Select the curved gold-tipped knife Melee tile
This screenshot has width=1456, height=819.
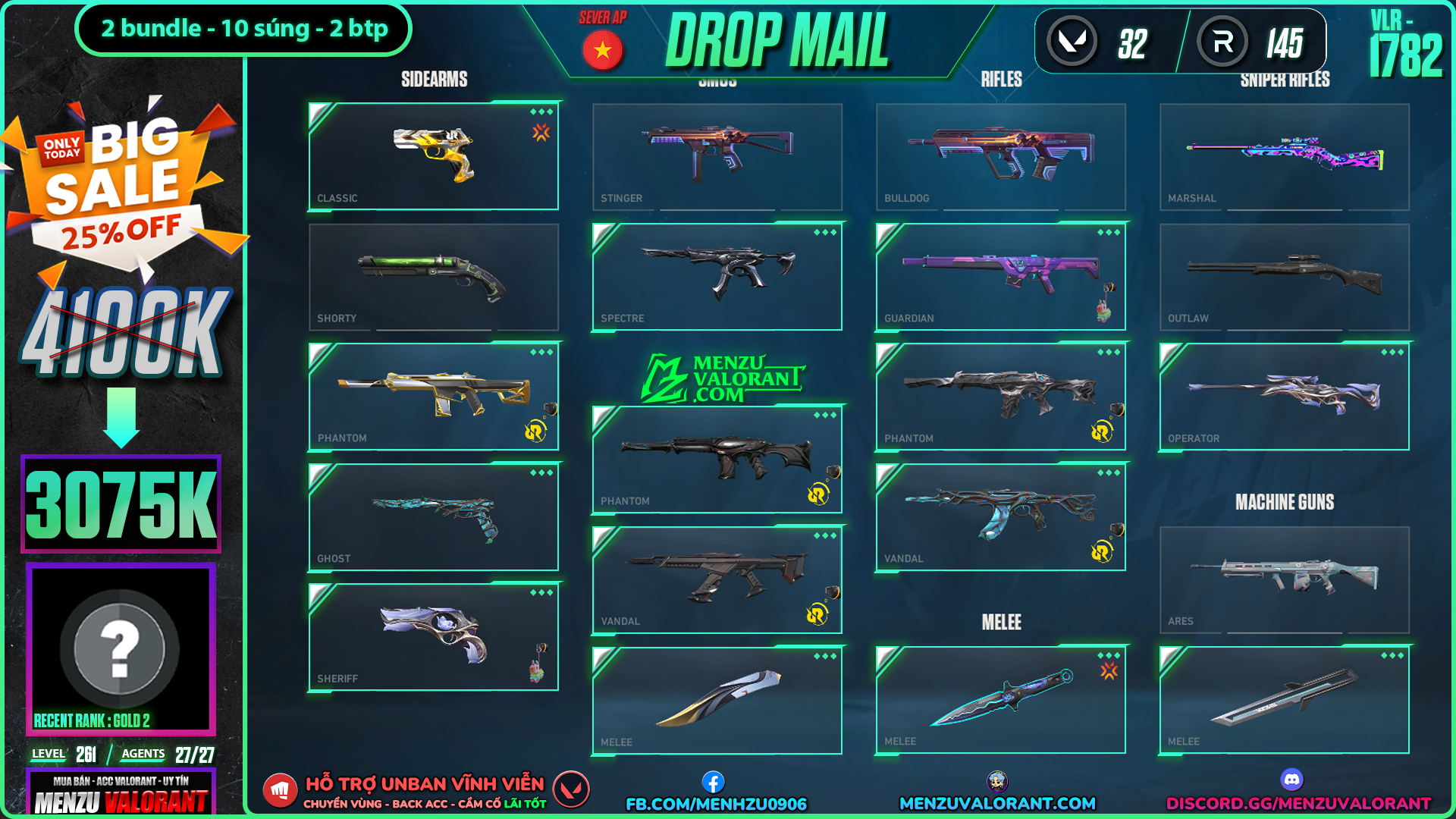pyautogui.click(x=717, y=700)
